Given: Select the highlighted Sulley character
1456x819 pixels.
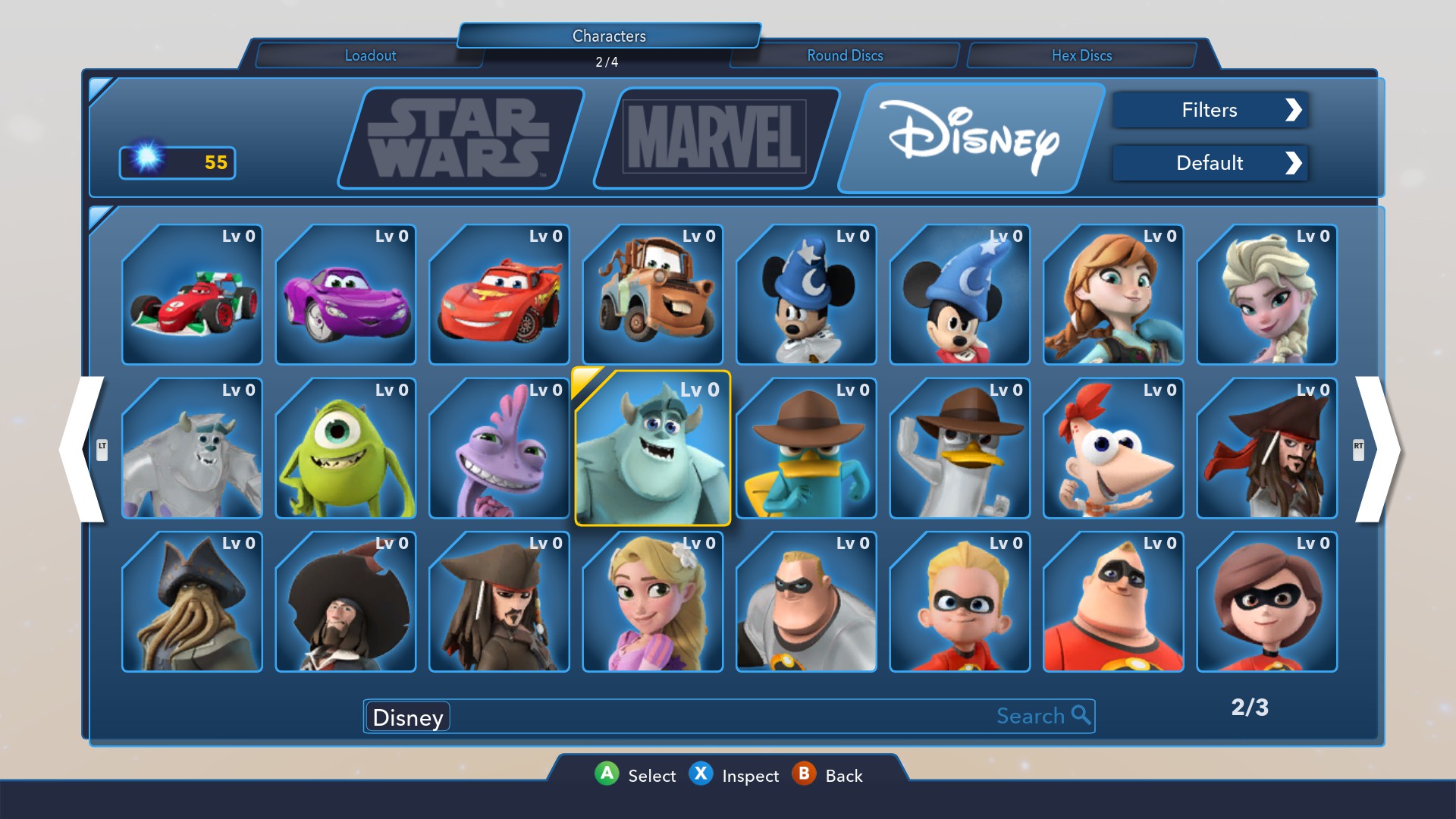Looking at the screenshot, I should 652,449.
